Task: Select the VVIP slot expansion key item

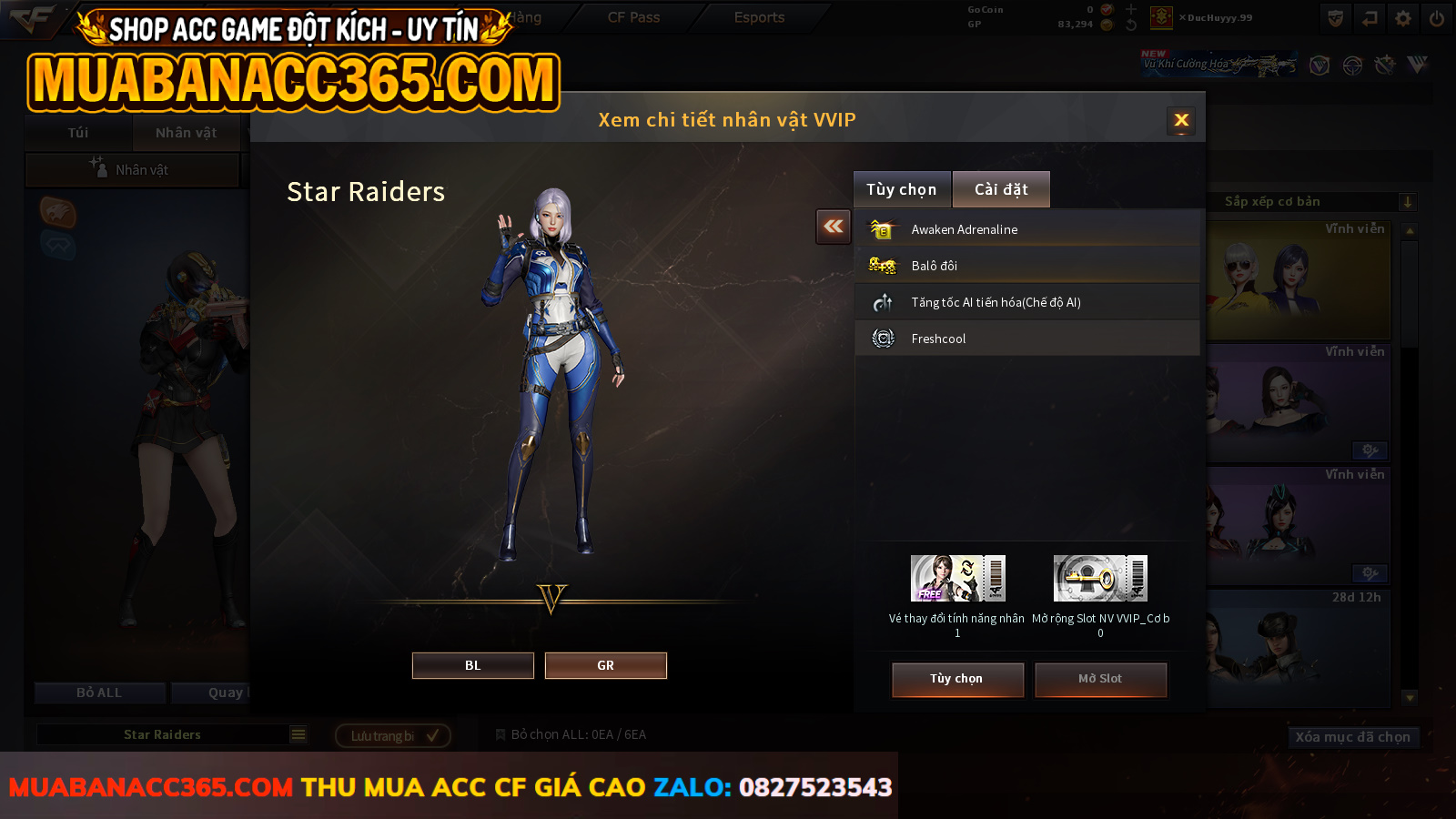Action: [1100, 579]
